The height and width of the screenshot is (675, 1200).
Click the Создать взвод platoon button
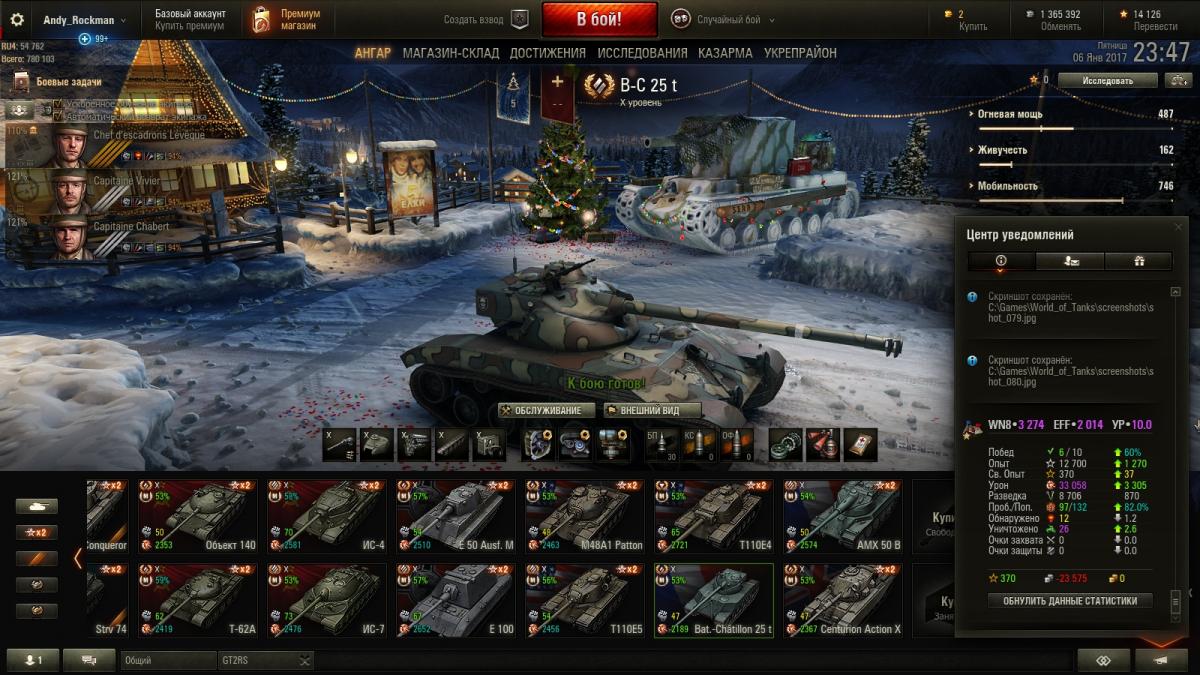coord(486,20)
